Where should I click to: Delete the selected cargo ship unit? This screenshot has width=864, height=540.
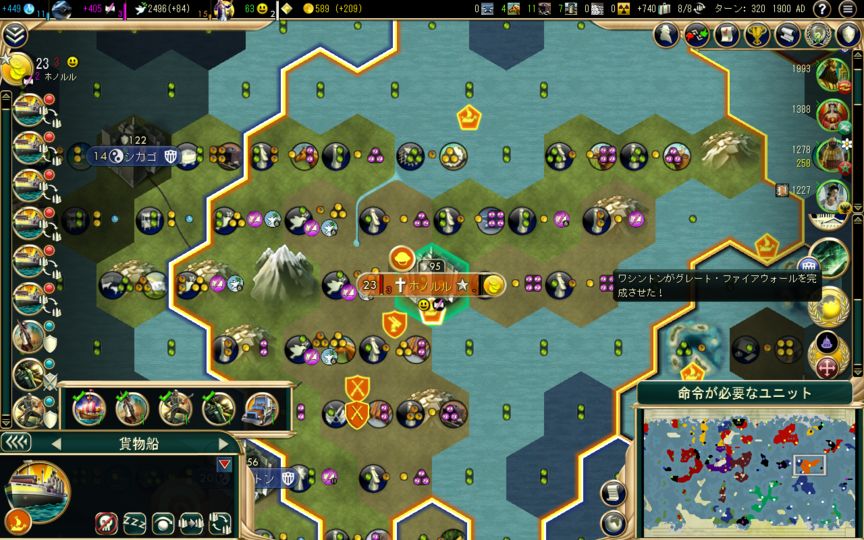tap(104, 522)
